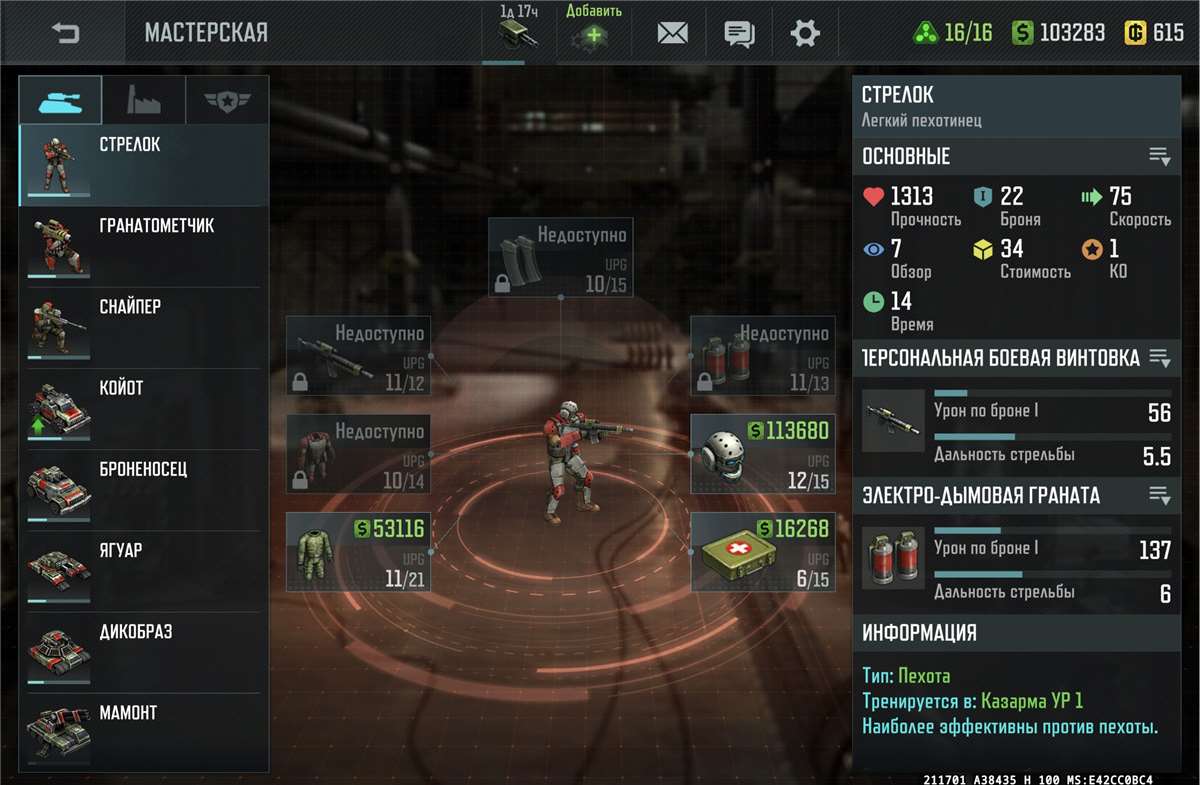Choose the Гранатометчик unit row

[143, 246]
